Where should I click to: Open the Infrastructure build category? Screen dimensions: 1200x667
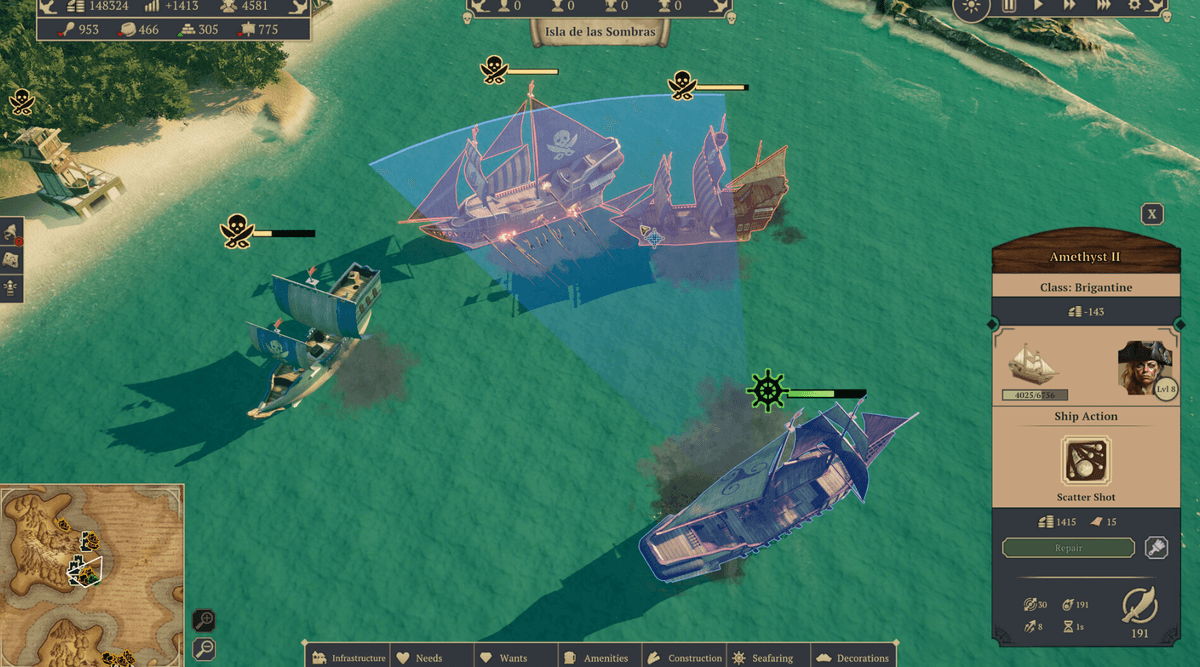click(348, 658)
